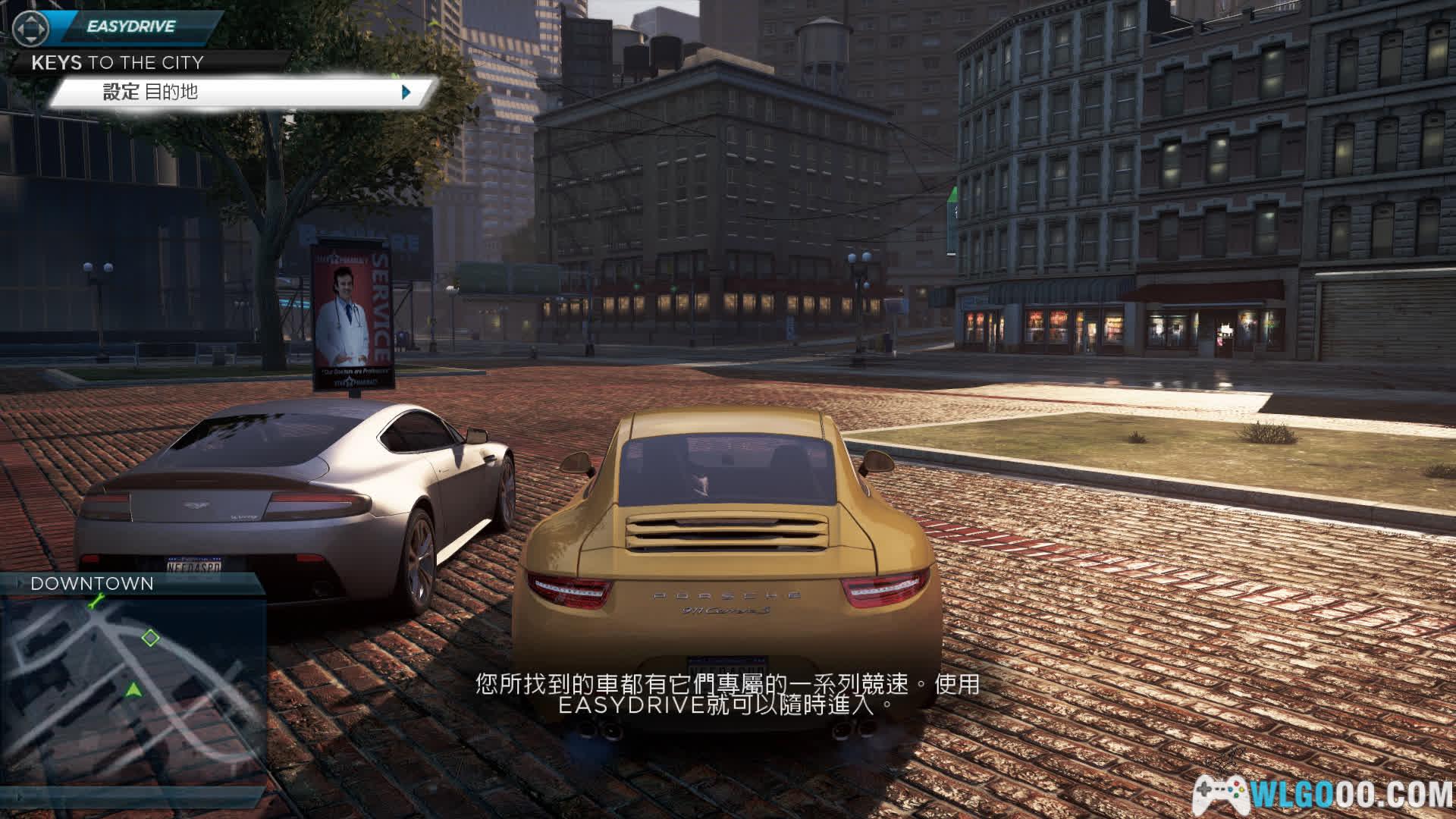Open the WLGOOO.COM watermark link

pos(1323,794)
